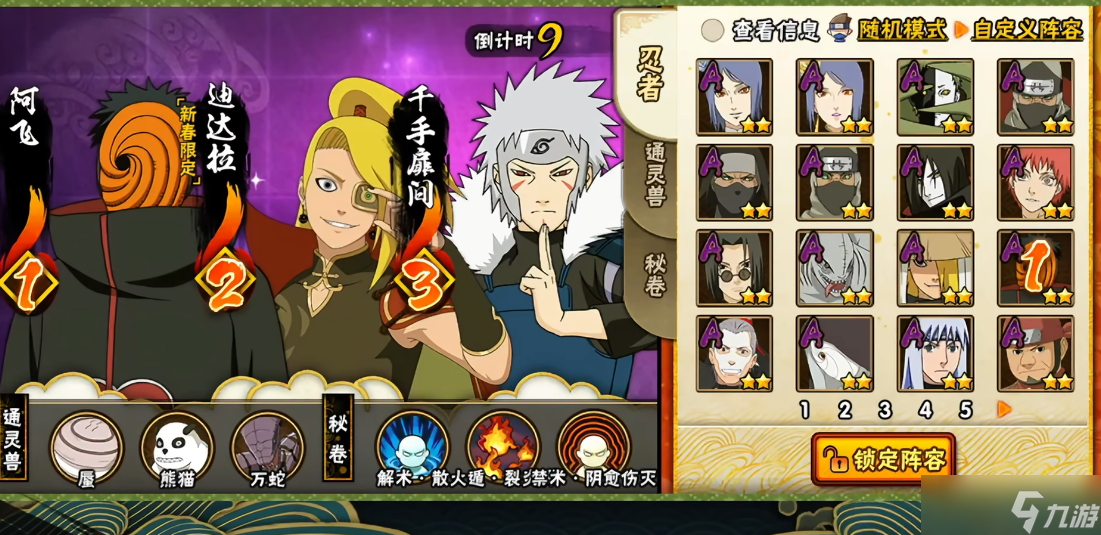This screenshot has width=1101, height=535.
Task: Open 自定义阵容 custom lineup
Action: pos(1027,30)
